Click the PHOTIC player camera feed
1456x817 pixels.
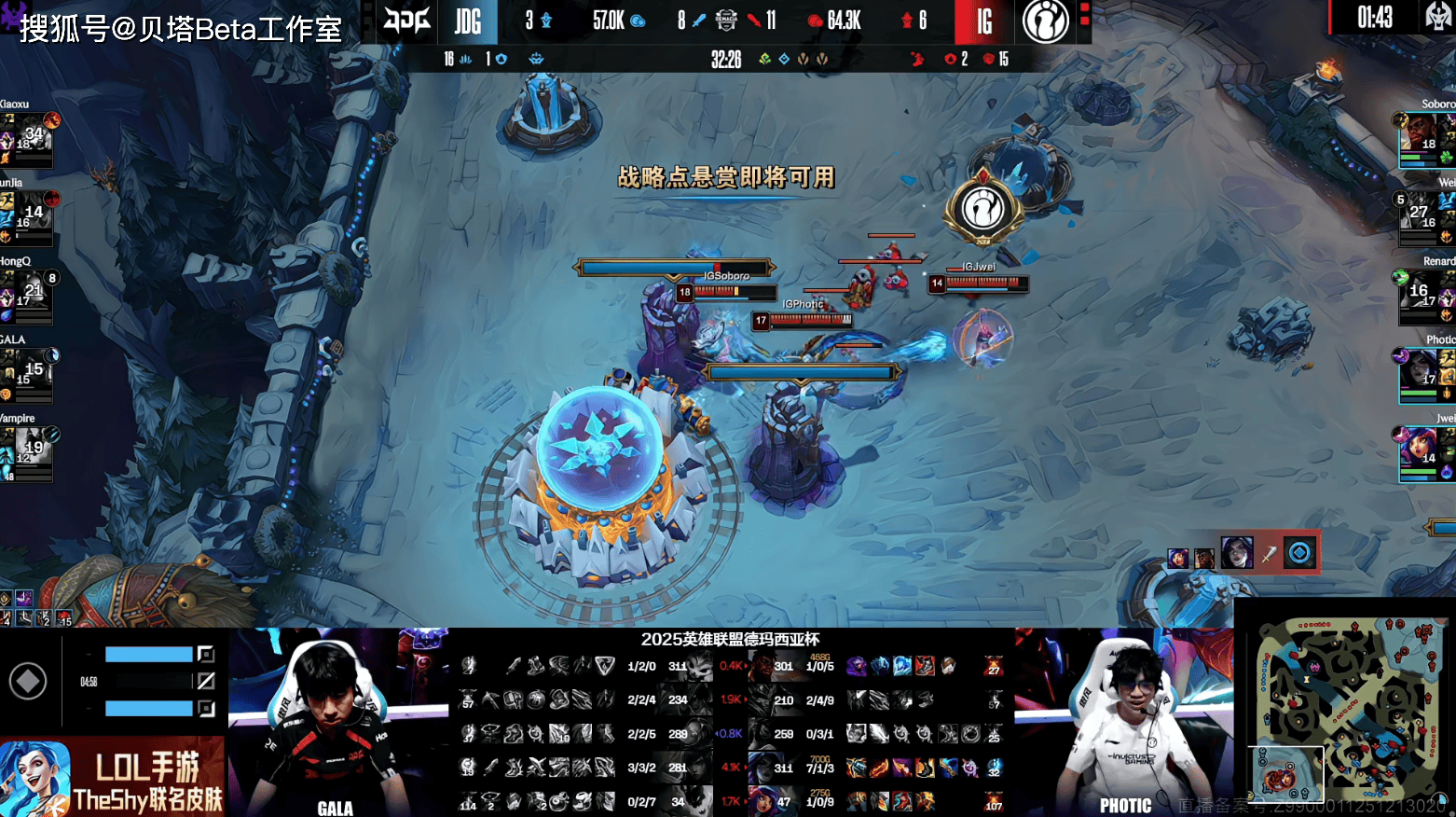[1123, 723]
